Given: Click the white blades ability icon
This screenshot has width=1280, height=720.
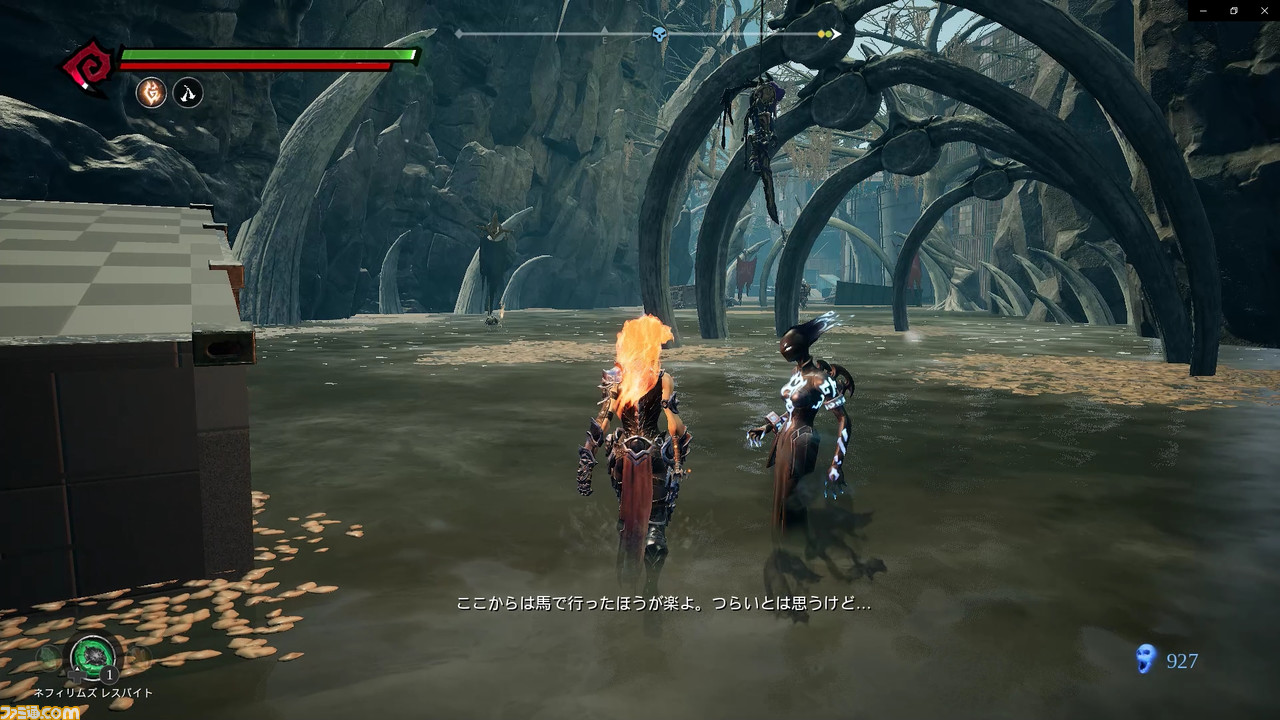Looking at the screenshot, I should (x=188, y=93).
